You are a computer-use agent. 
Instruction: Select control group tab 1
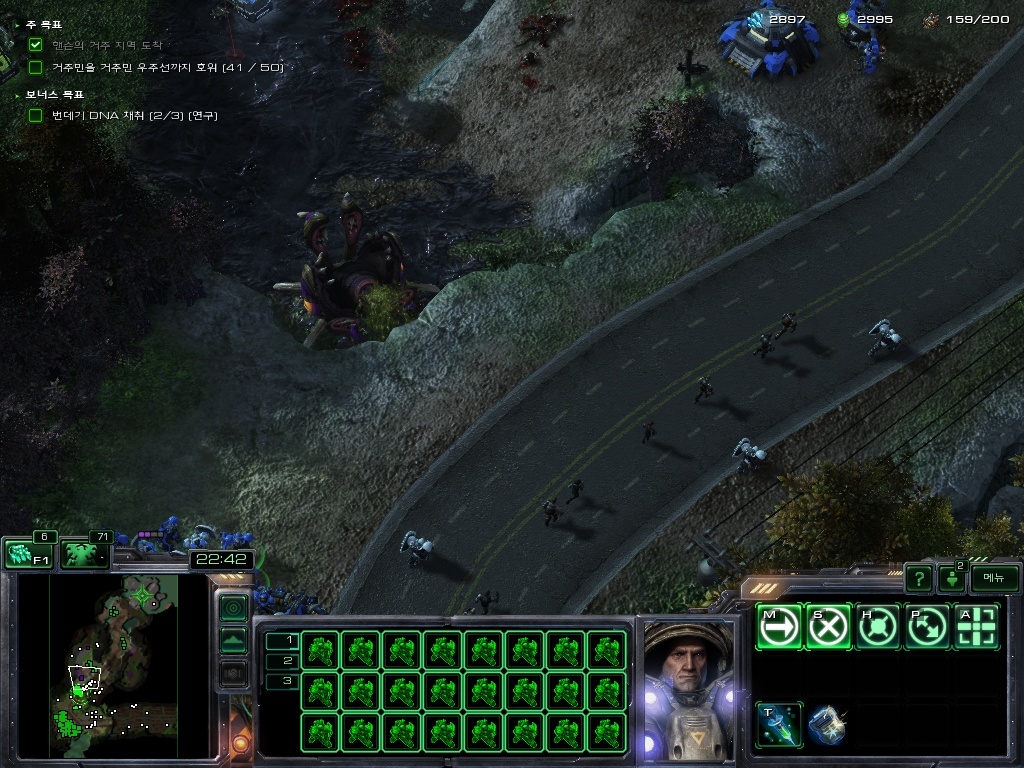[283, 640]
